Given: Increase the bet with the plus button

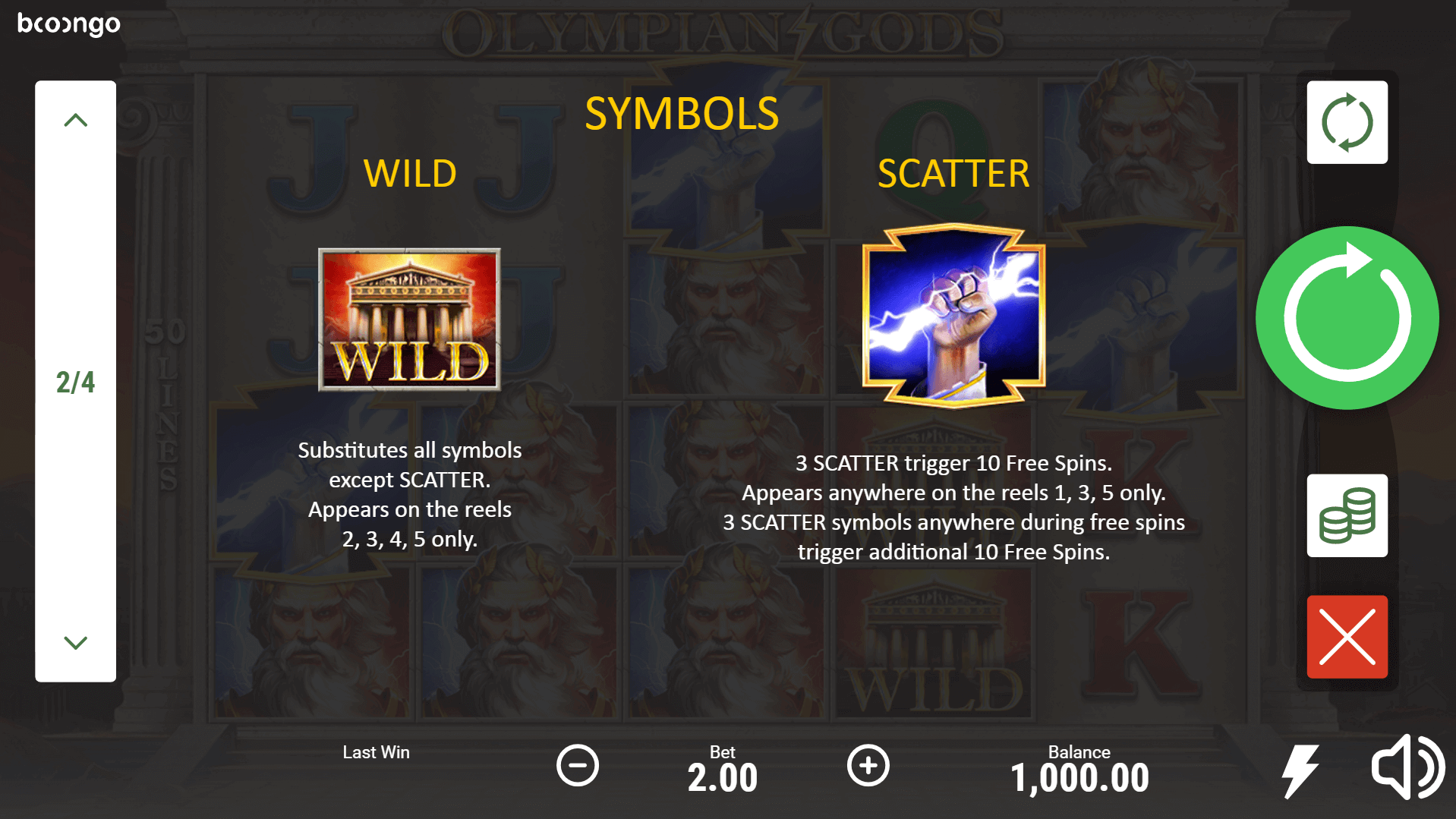Looking at the screenshot, I should (x=868, y=765).
